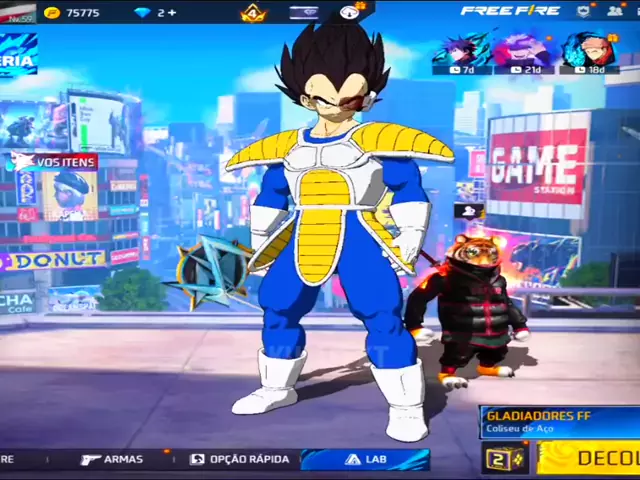
Task: View the event banner with 21d timer
Action: click(523, 52)
